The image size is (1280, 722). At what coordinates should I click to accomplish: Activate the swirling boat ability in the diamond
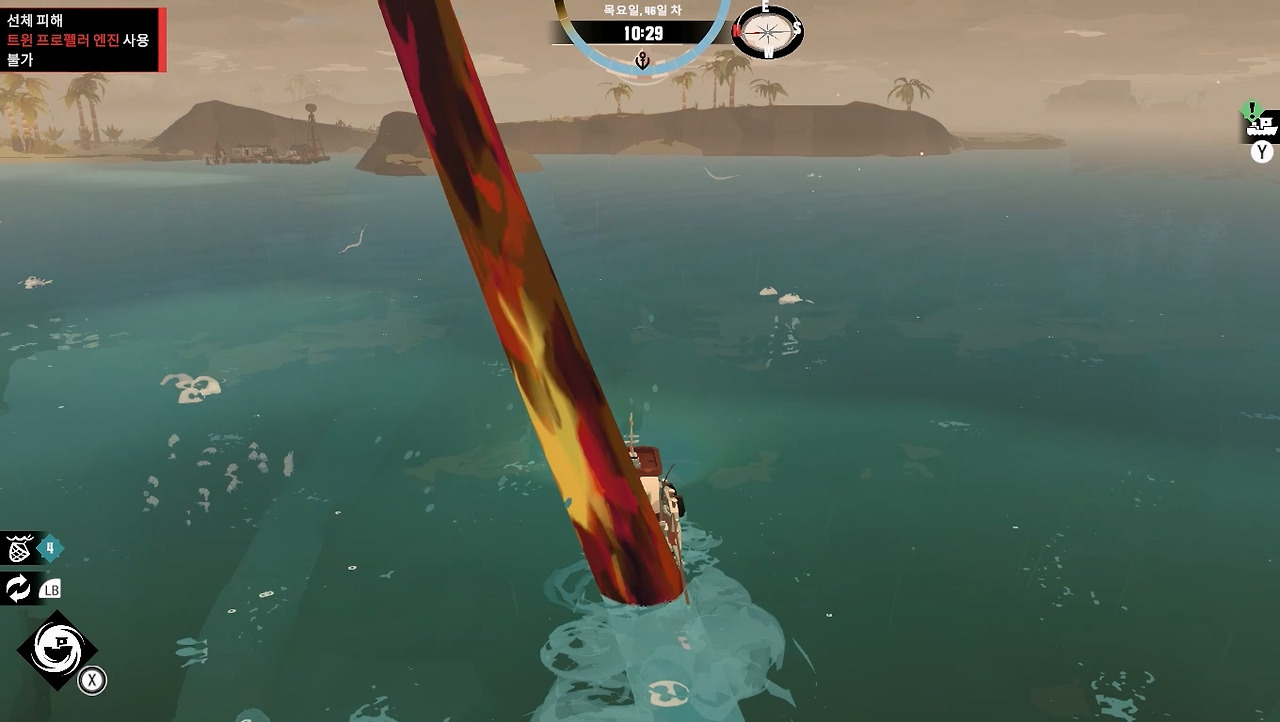click(x=56, y=649)
